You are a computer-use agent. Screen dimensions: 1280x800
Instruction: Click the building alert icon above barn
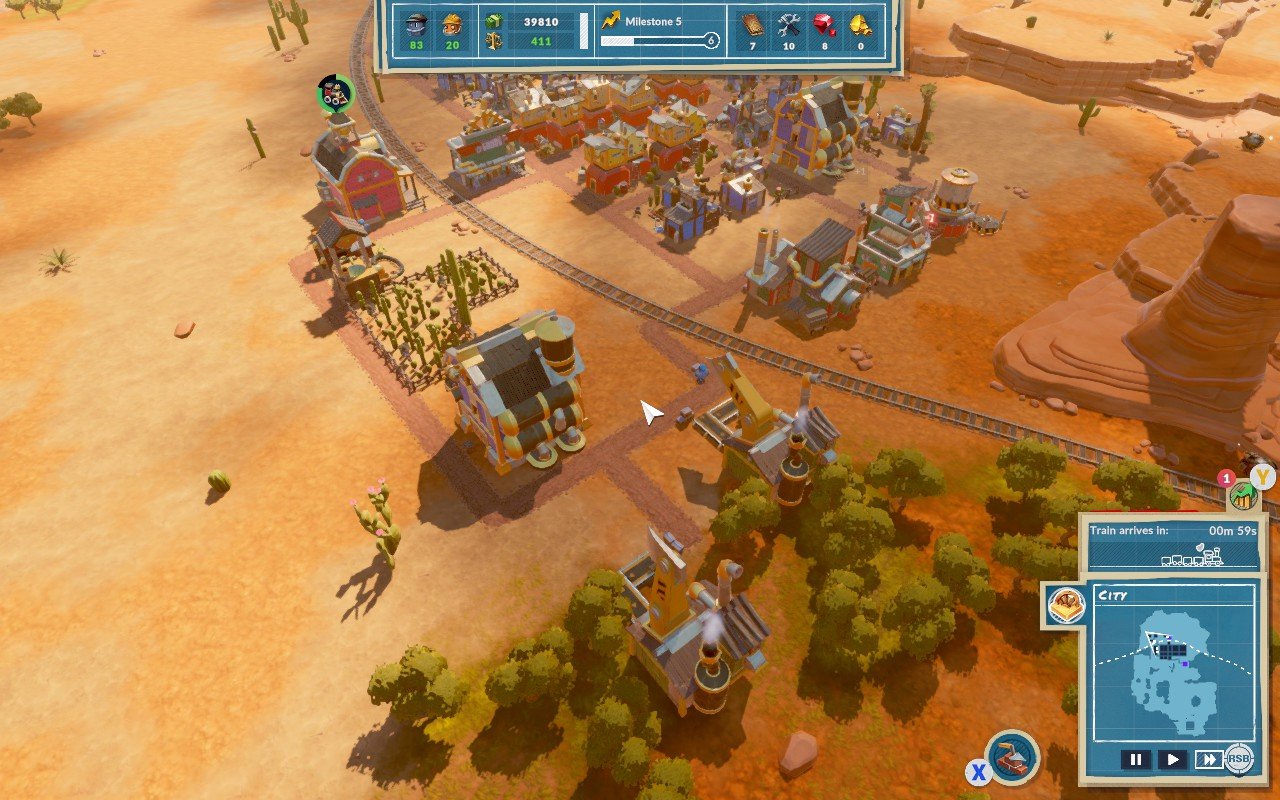pos(335,94)
